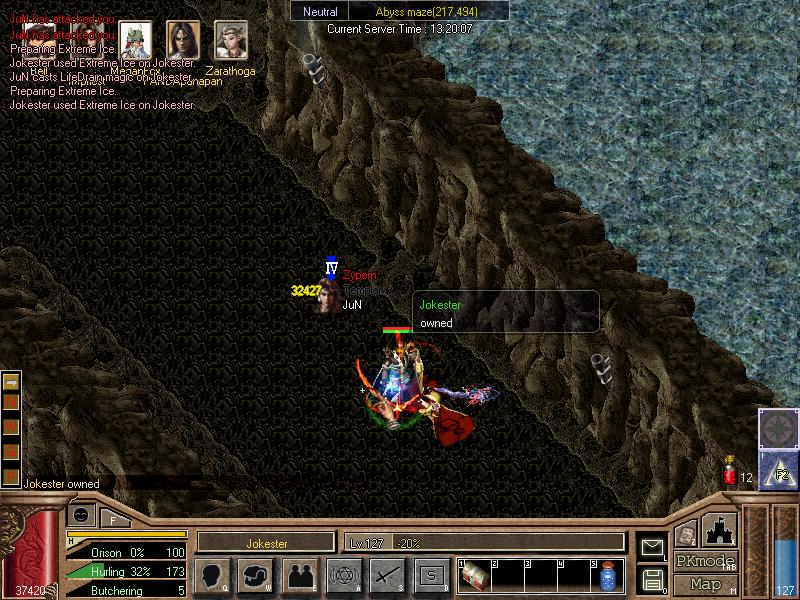
Task: Select Zarathoga's party portrait
Action: [x=231, y=41]
